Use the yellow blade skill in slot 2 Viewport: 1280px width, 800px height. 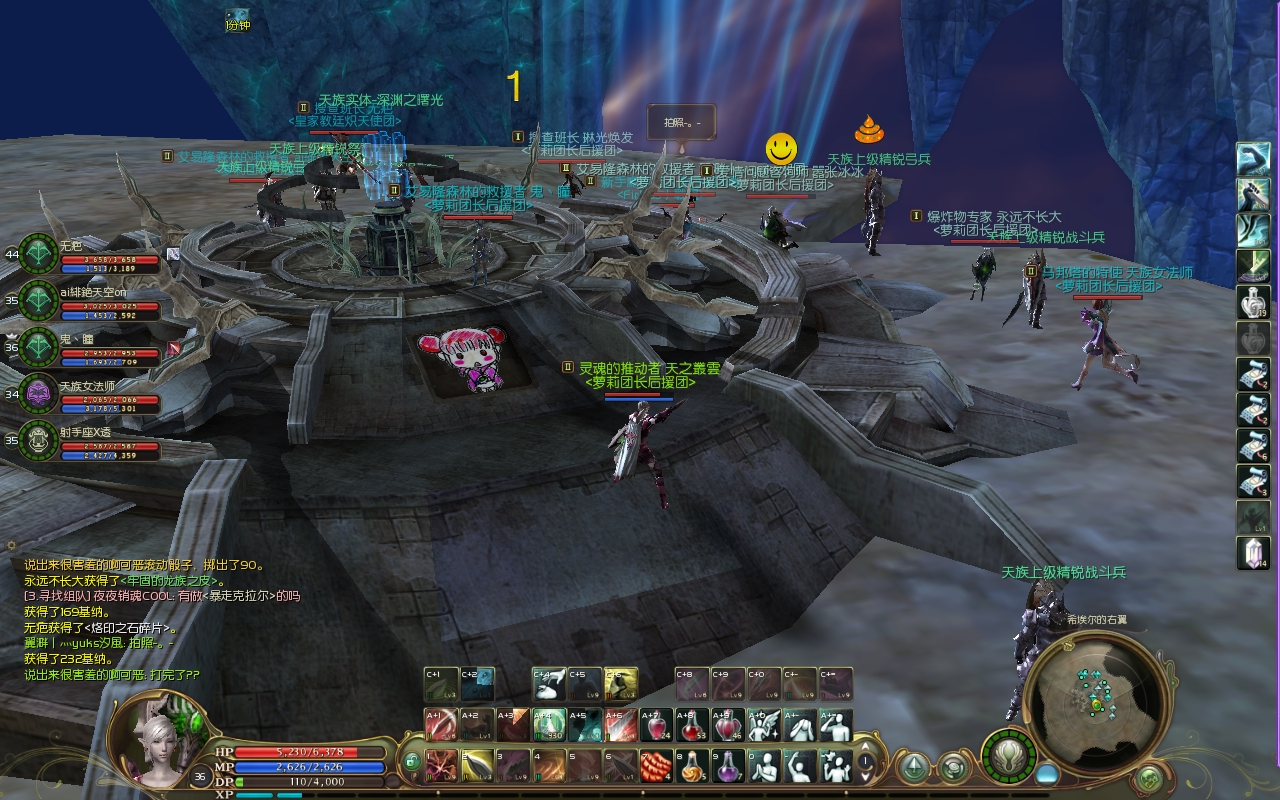pos(477,766)
